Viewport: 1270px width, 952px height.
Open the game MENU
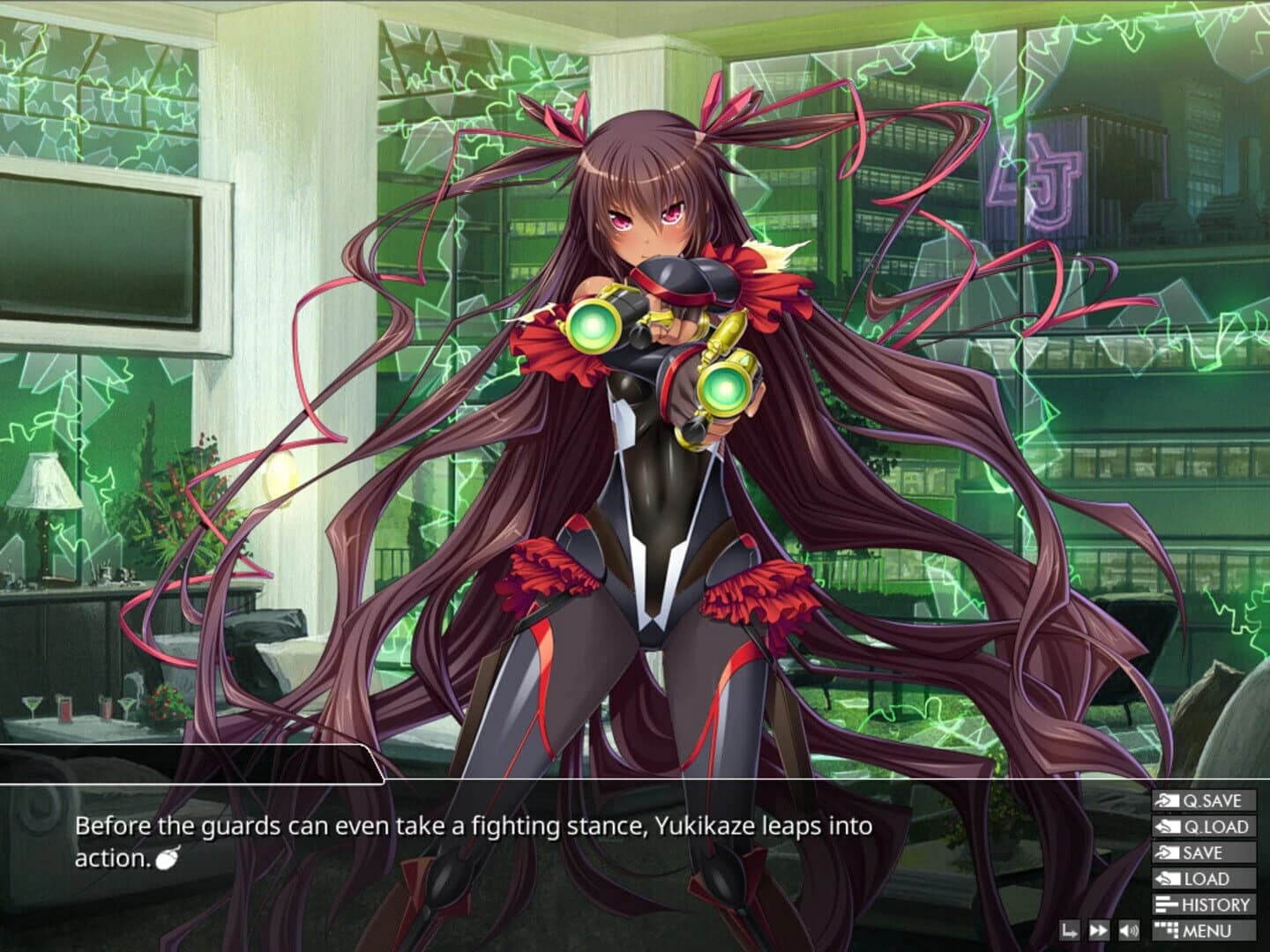click(1210, 930)
